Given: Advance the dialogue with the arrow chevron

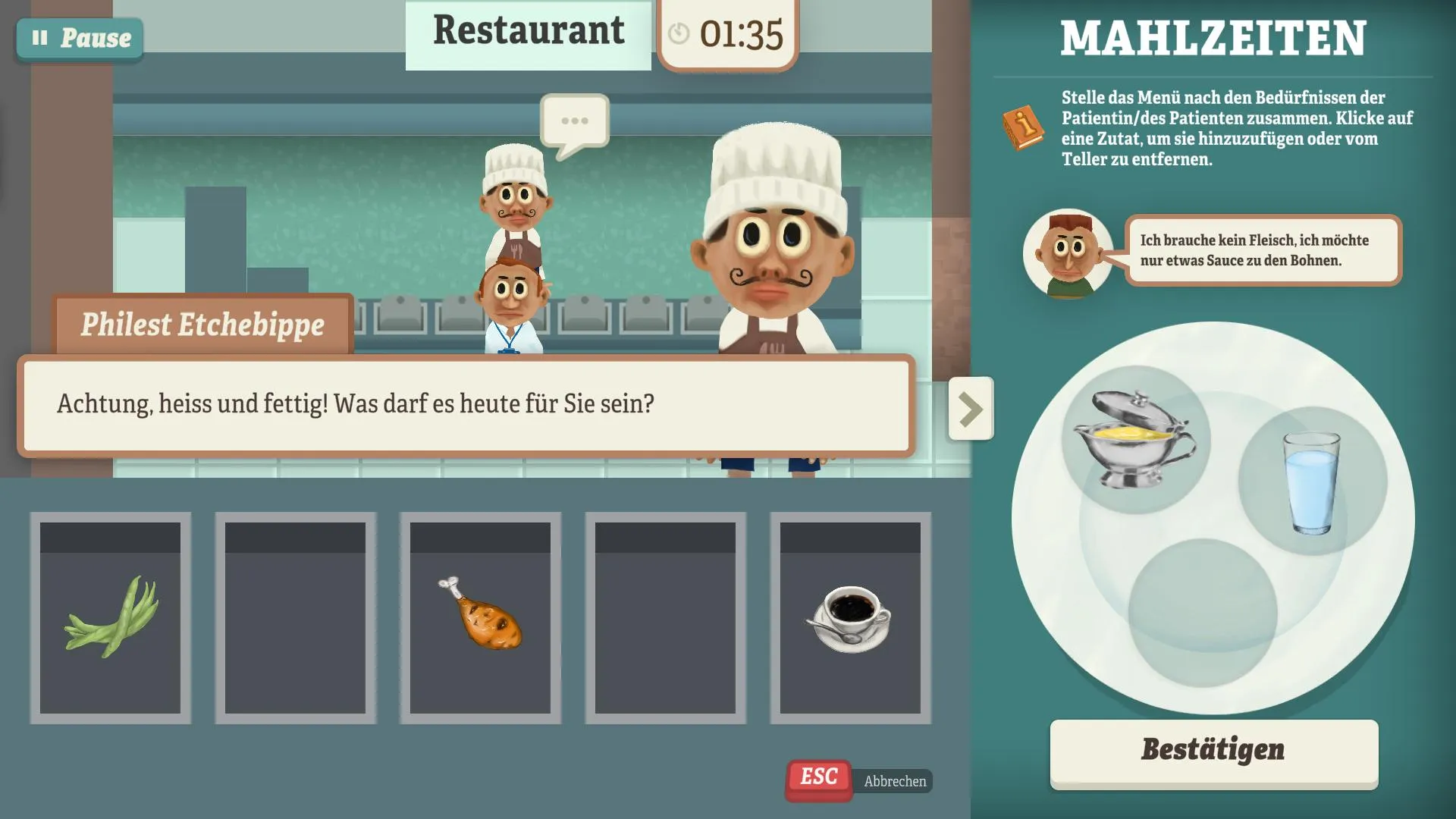Looking at the screenshot, I should coord(970,408).
